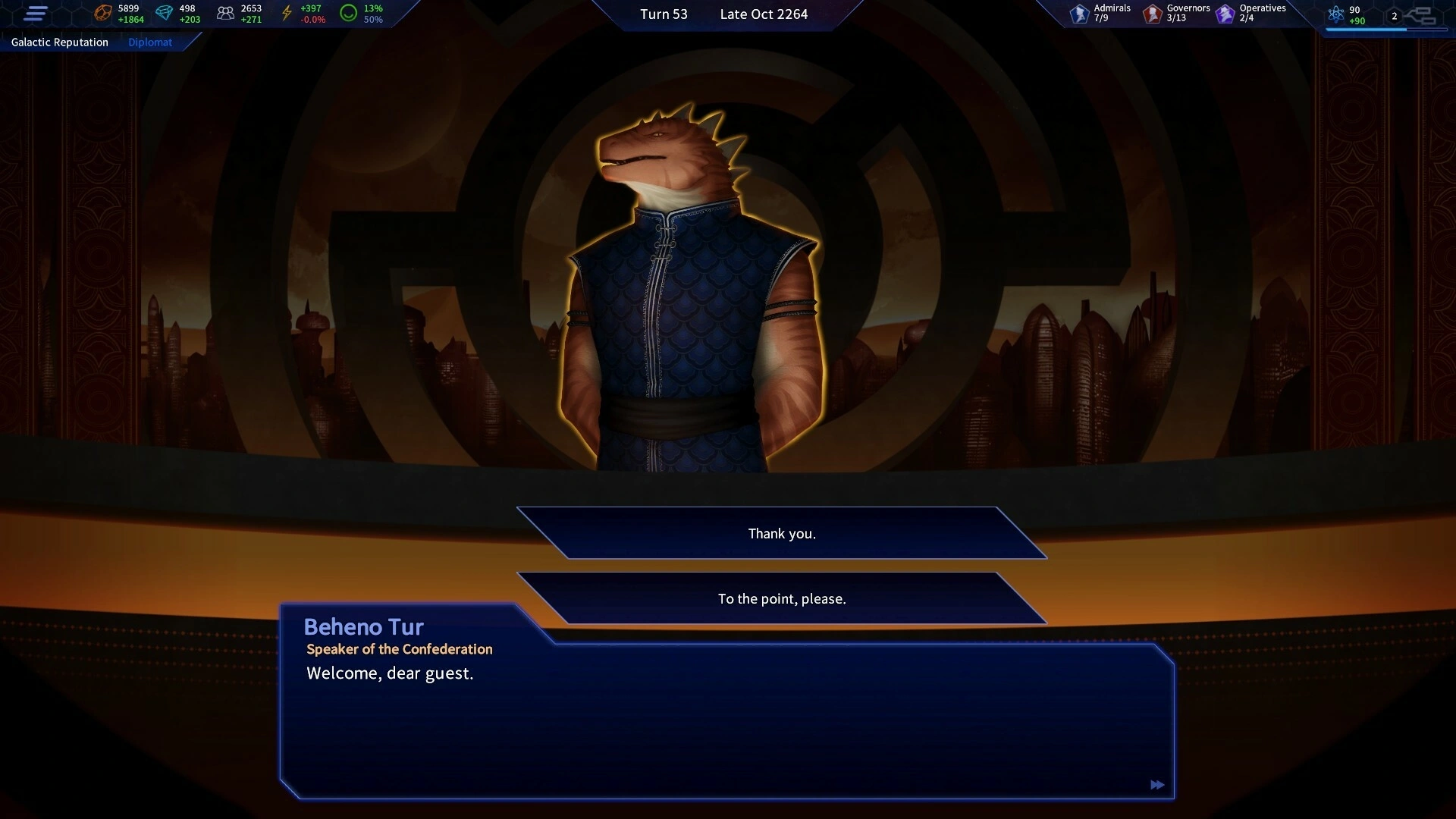Click the blue diamond resource icon

click(164, 13)
